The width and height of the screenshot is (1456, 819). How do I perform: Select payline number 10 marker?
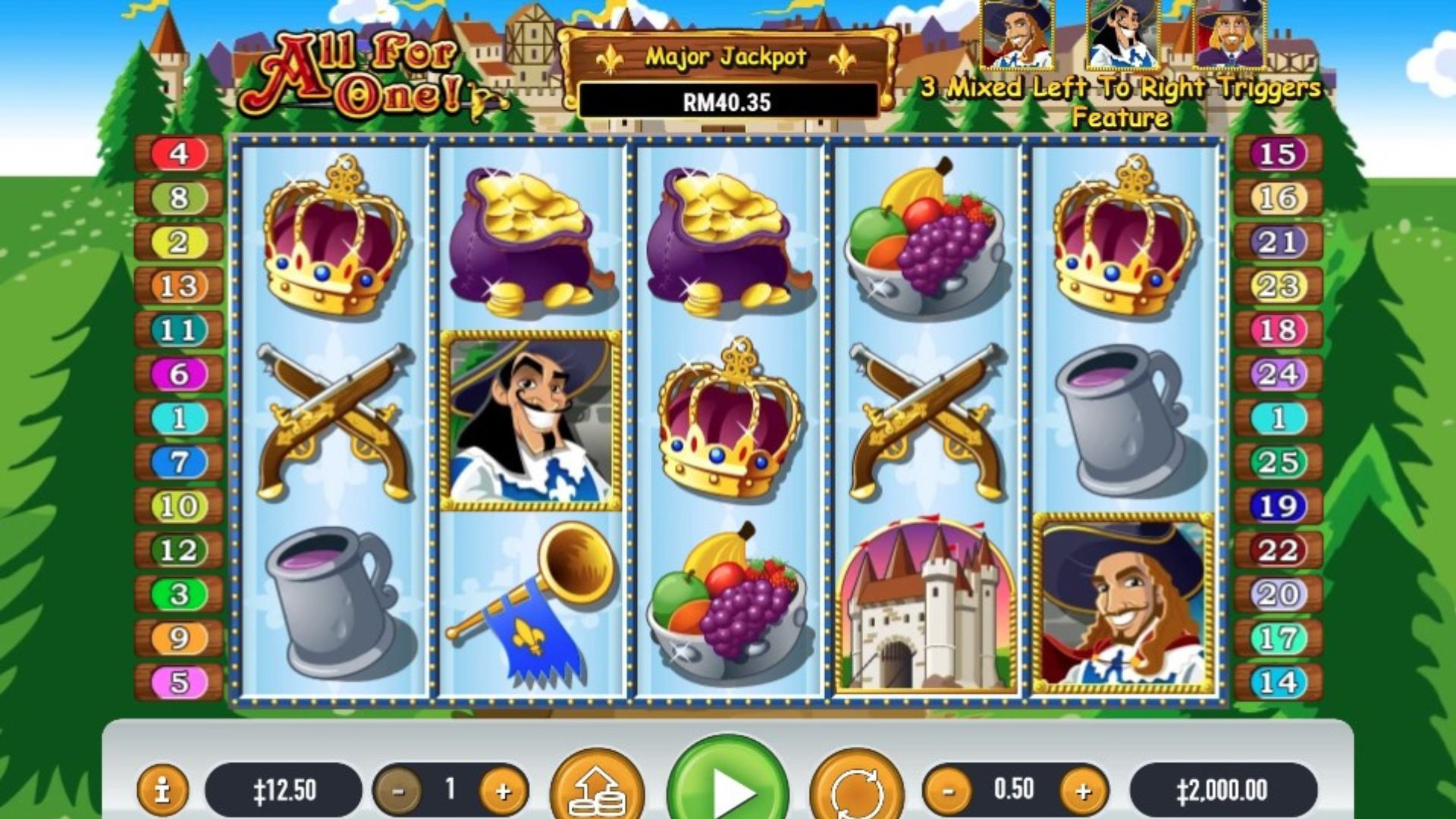[179, 506]
